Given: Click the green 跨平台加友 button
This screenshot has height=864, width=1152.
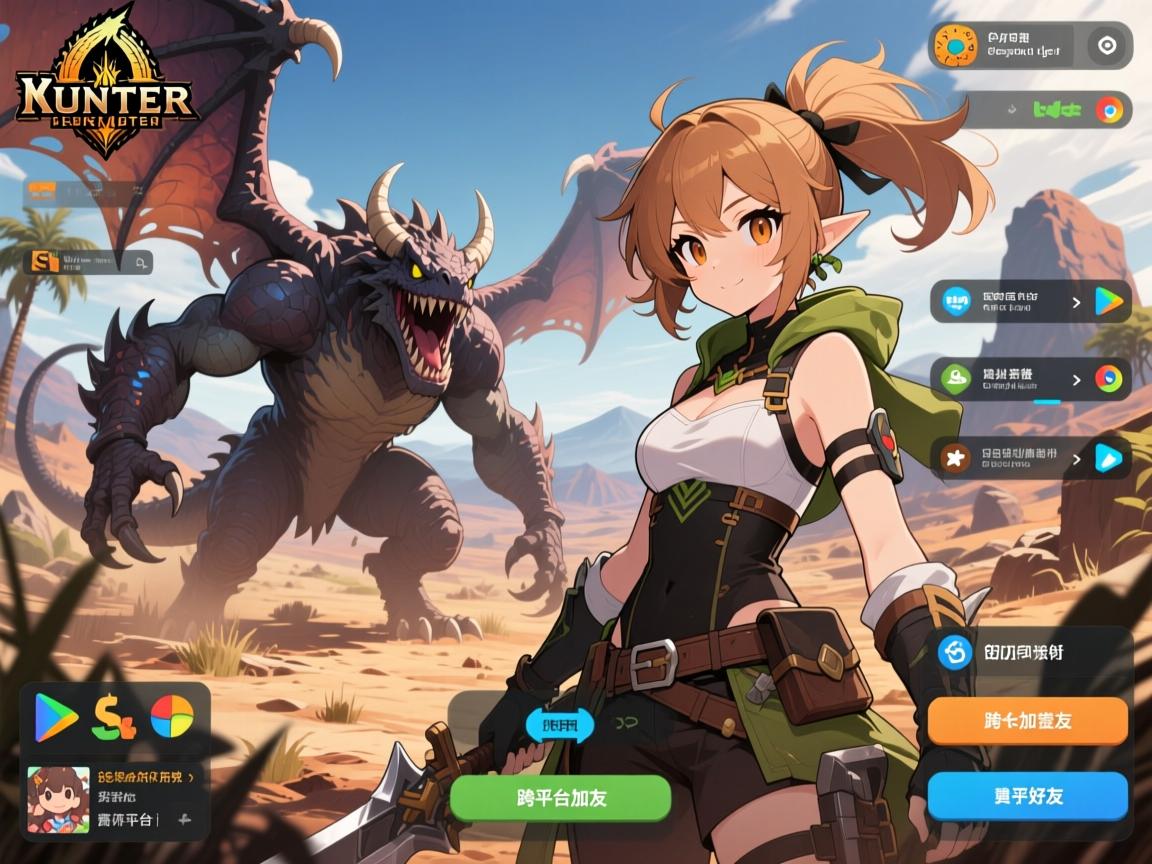Looking at the screenshot, I should [559, 797].
